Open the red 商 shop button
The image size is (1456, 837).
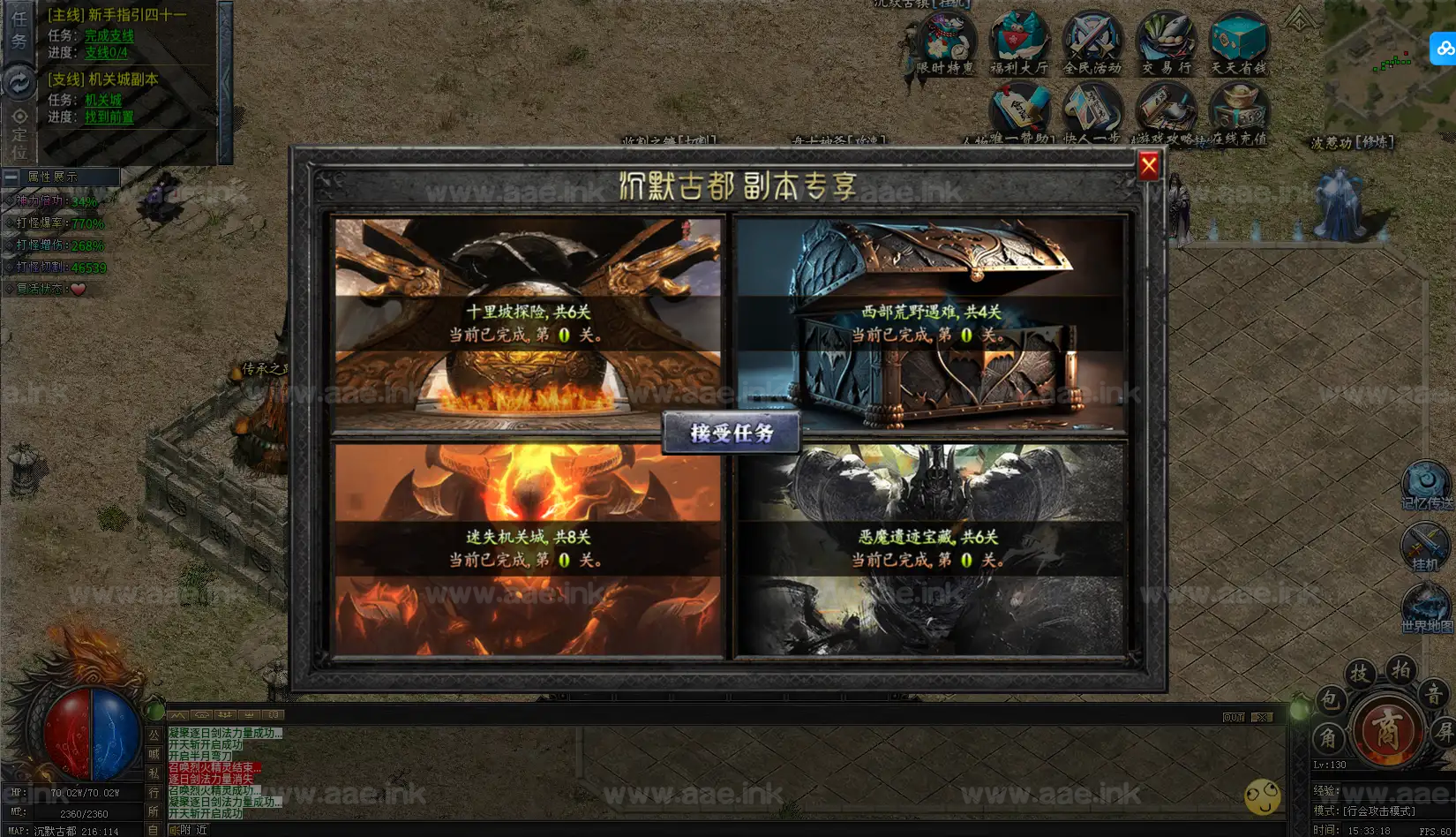(x=1387, y=731)
